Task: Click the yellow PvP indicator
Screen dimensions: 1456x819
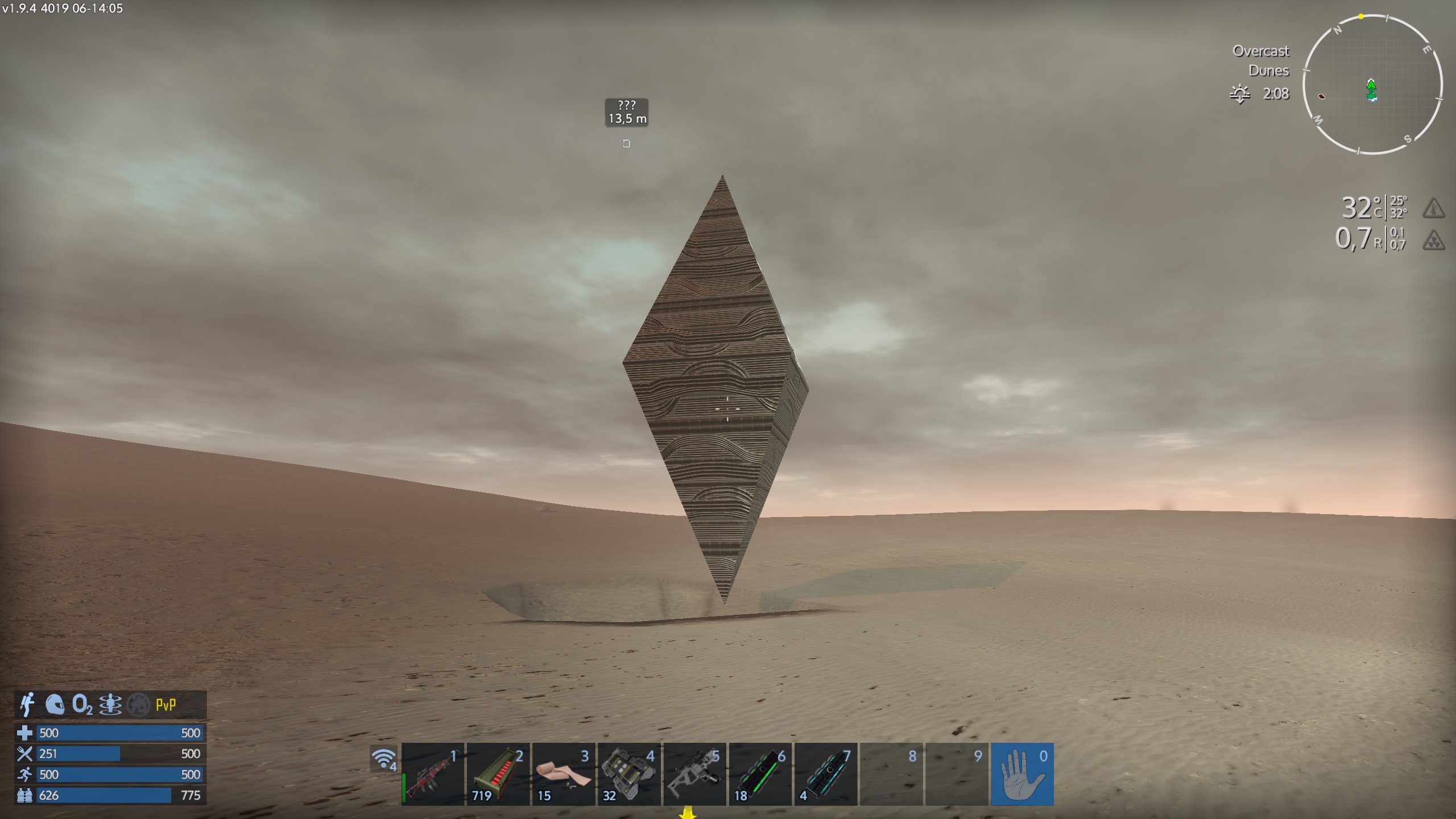Action: 166,705
